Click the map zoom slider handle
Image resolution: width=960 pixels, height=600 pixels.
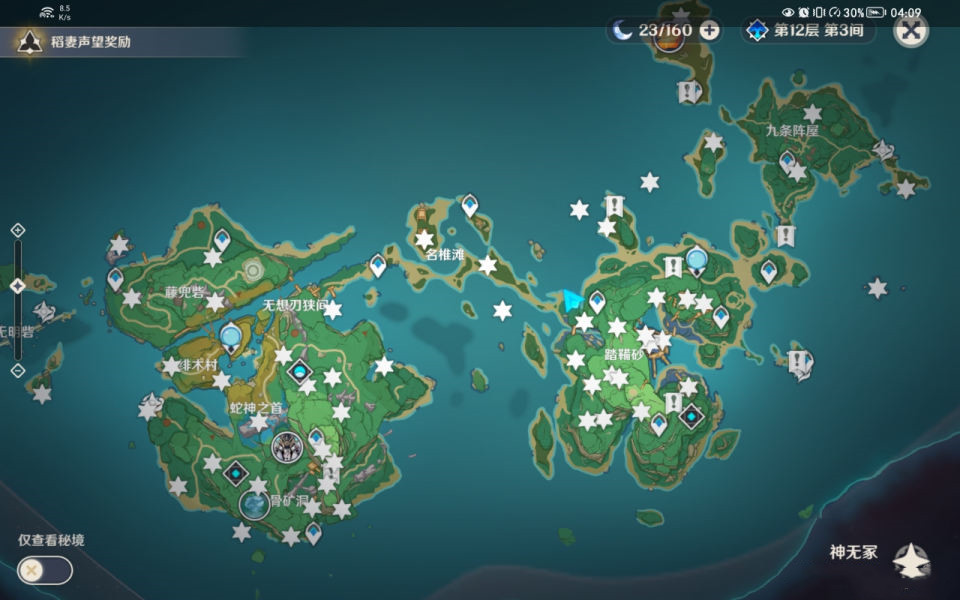point(18,286)
